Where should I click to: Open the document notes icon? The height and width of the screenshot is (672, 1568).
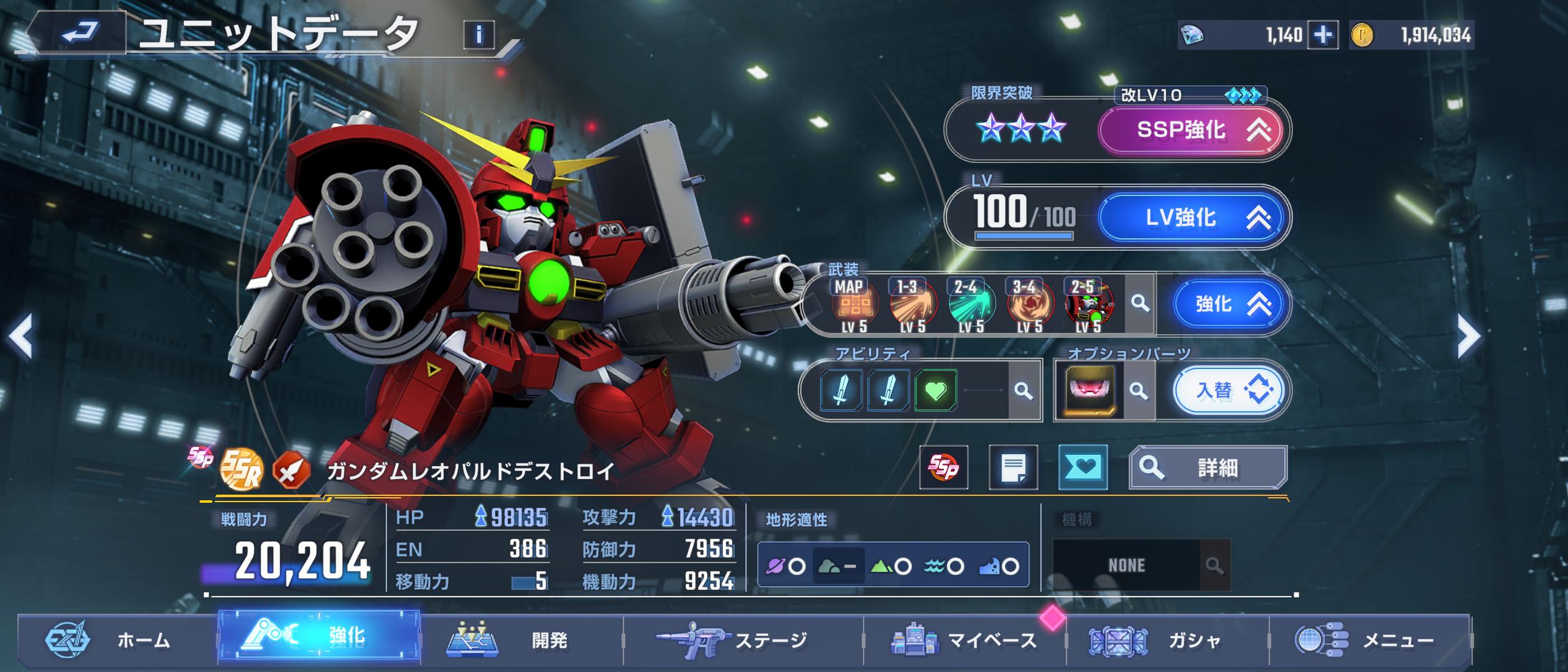pyautogui.click(x=1013, y=467)
